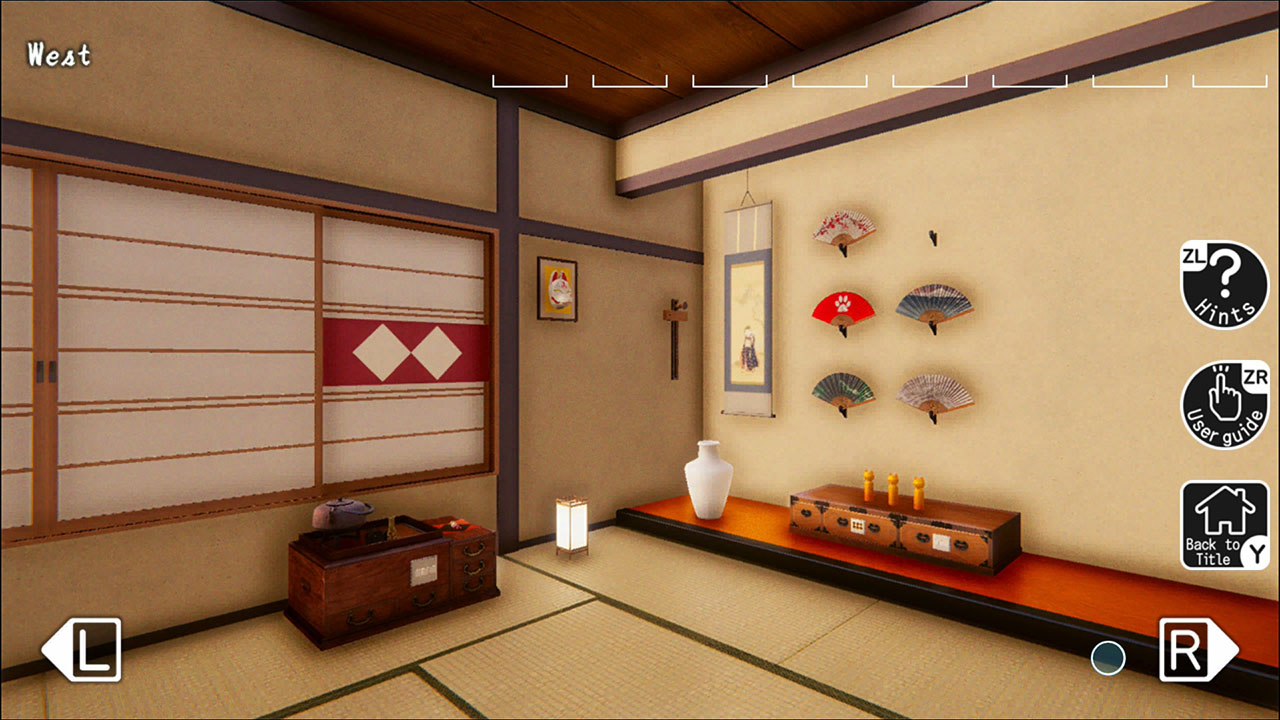Examine the framed picture on the wall
The width and height of the screenshot is (1280, 720).
(x=556, y=286)
